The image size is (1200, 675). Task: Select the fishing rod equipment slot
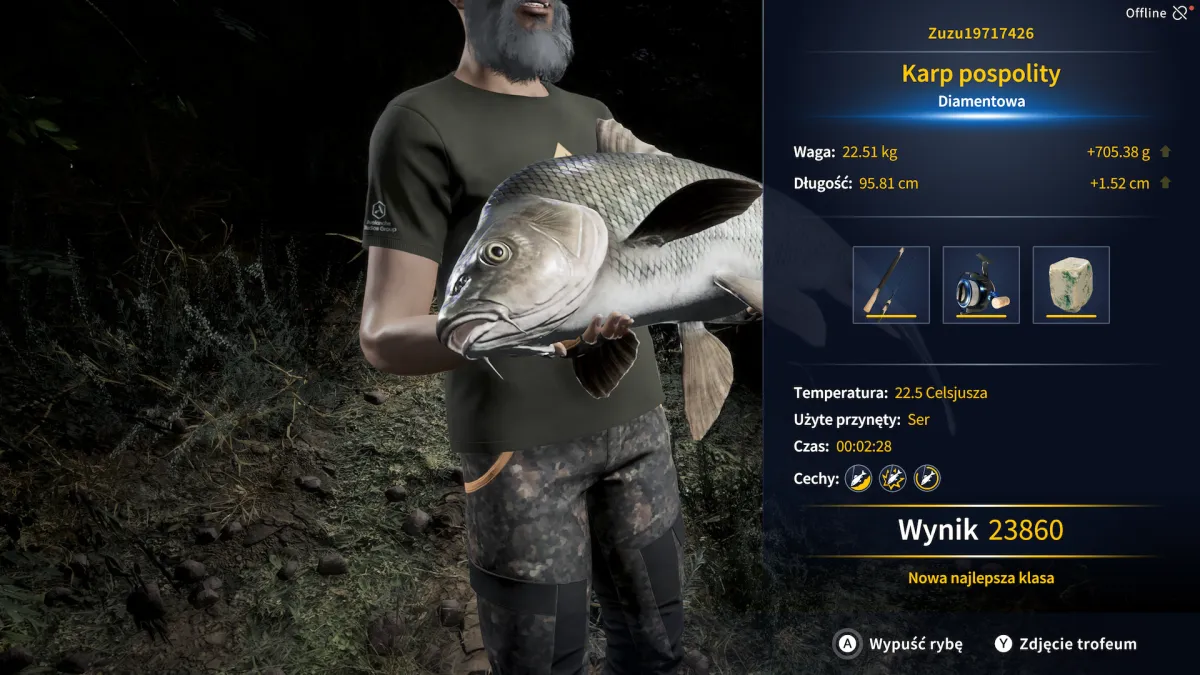click(x=891, y=285)
